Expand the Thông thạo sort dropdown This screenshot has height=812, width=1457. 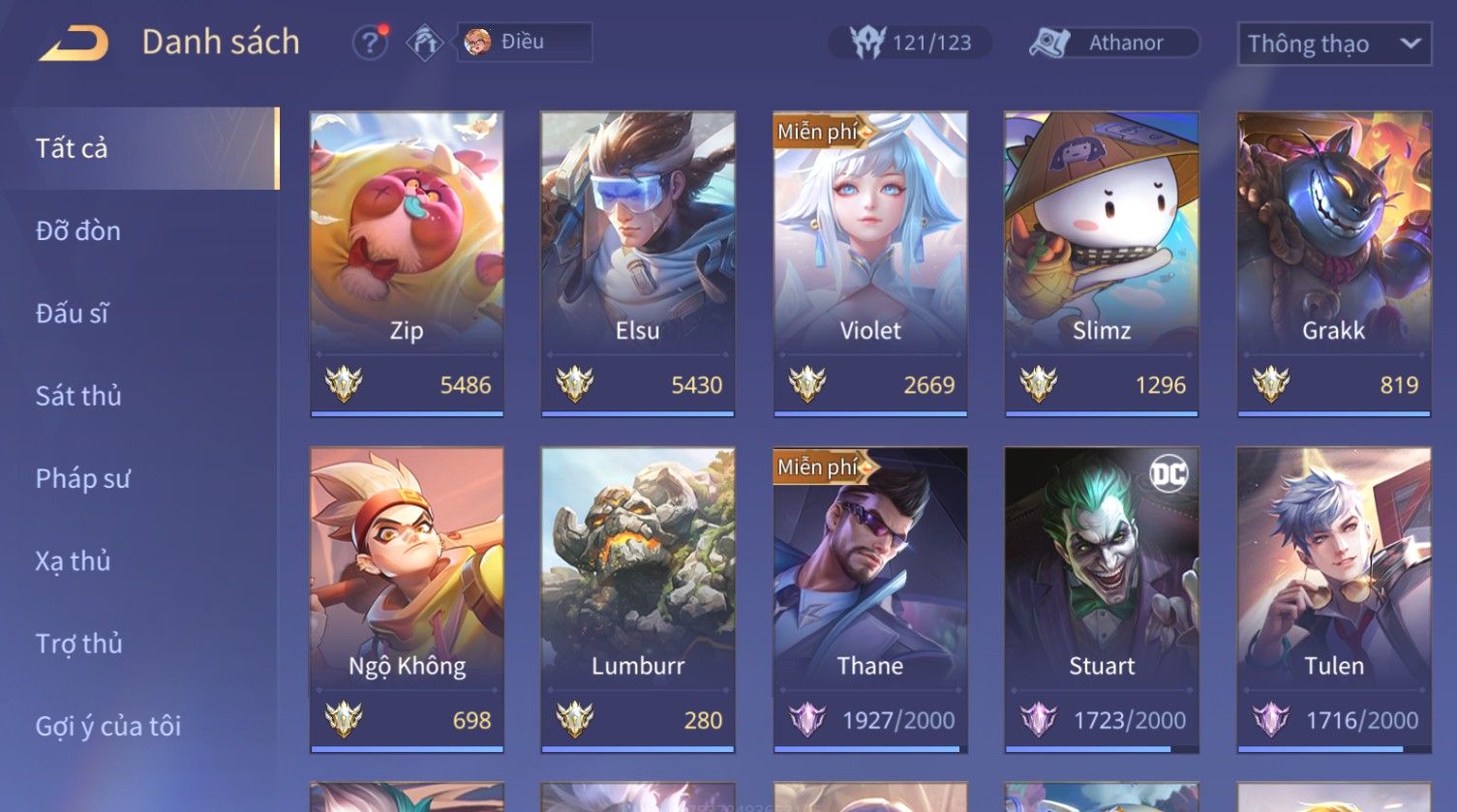[1333, 45]
